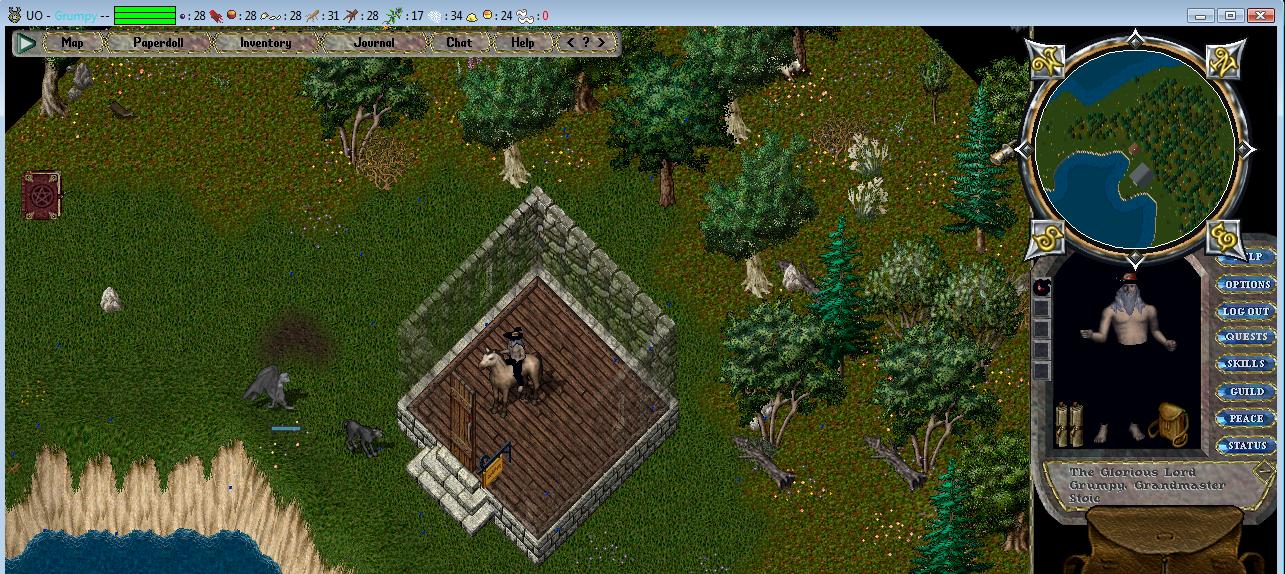Log out using the paperdoll button
Viewport: 1285px width, 574px height.
[x=1246, y=312]
